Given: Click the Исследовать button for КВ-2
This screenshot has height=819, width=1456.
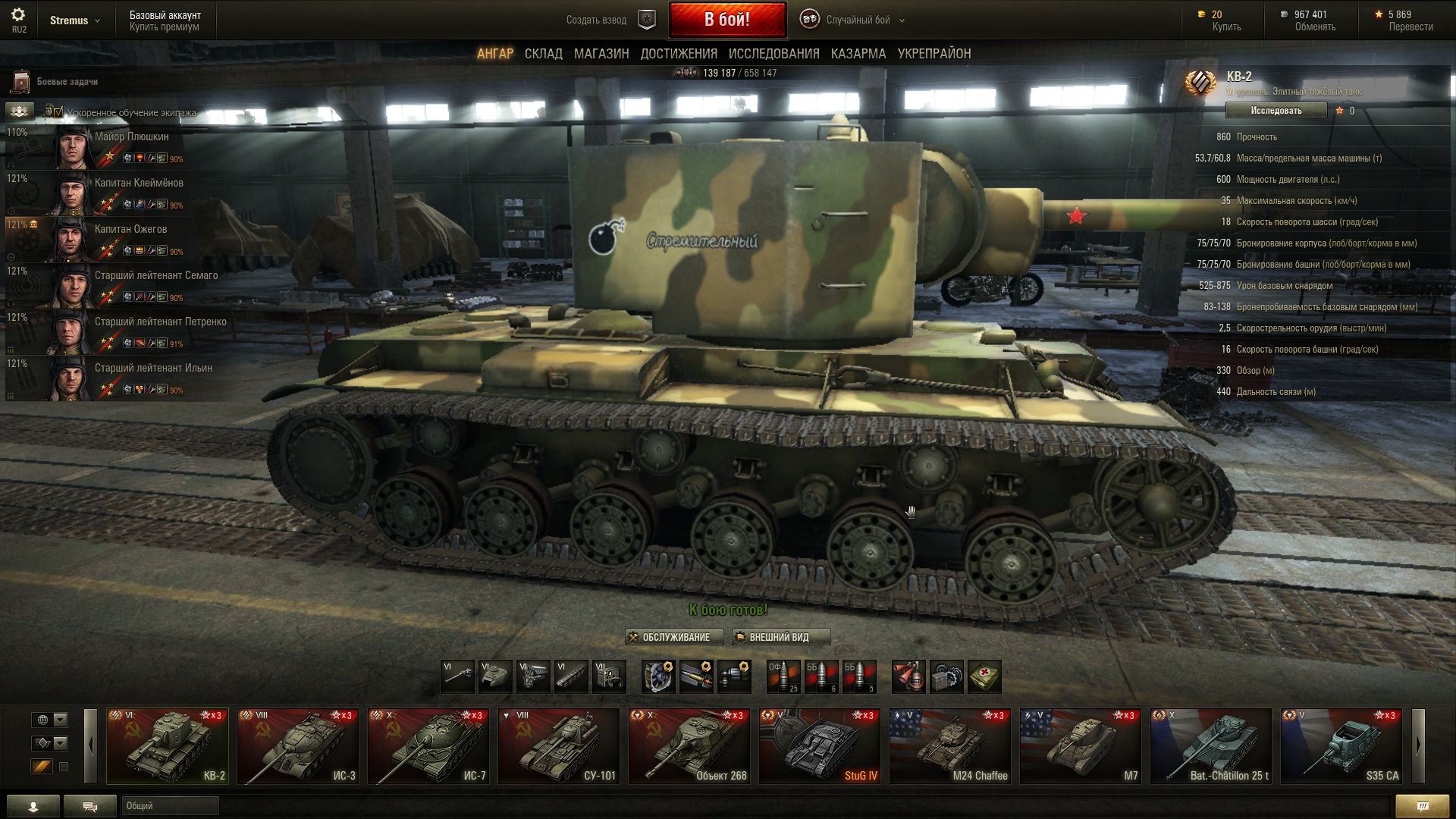Looking at the screenshot, I should click(1276, 111).
